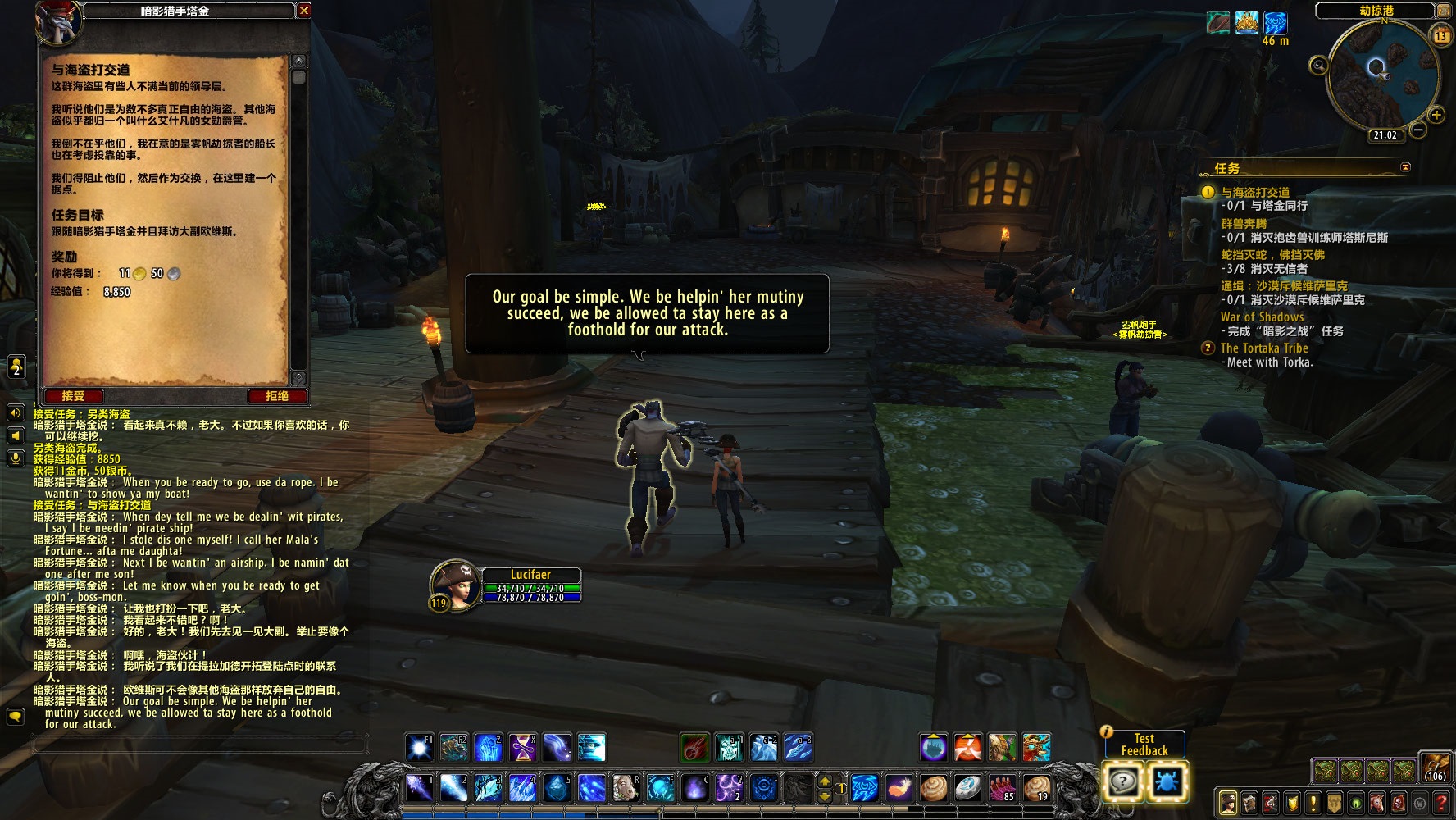
Task: Collapse the 任务 objective tracker
Action: pyautogui.click(x=1405, y=167)
